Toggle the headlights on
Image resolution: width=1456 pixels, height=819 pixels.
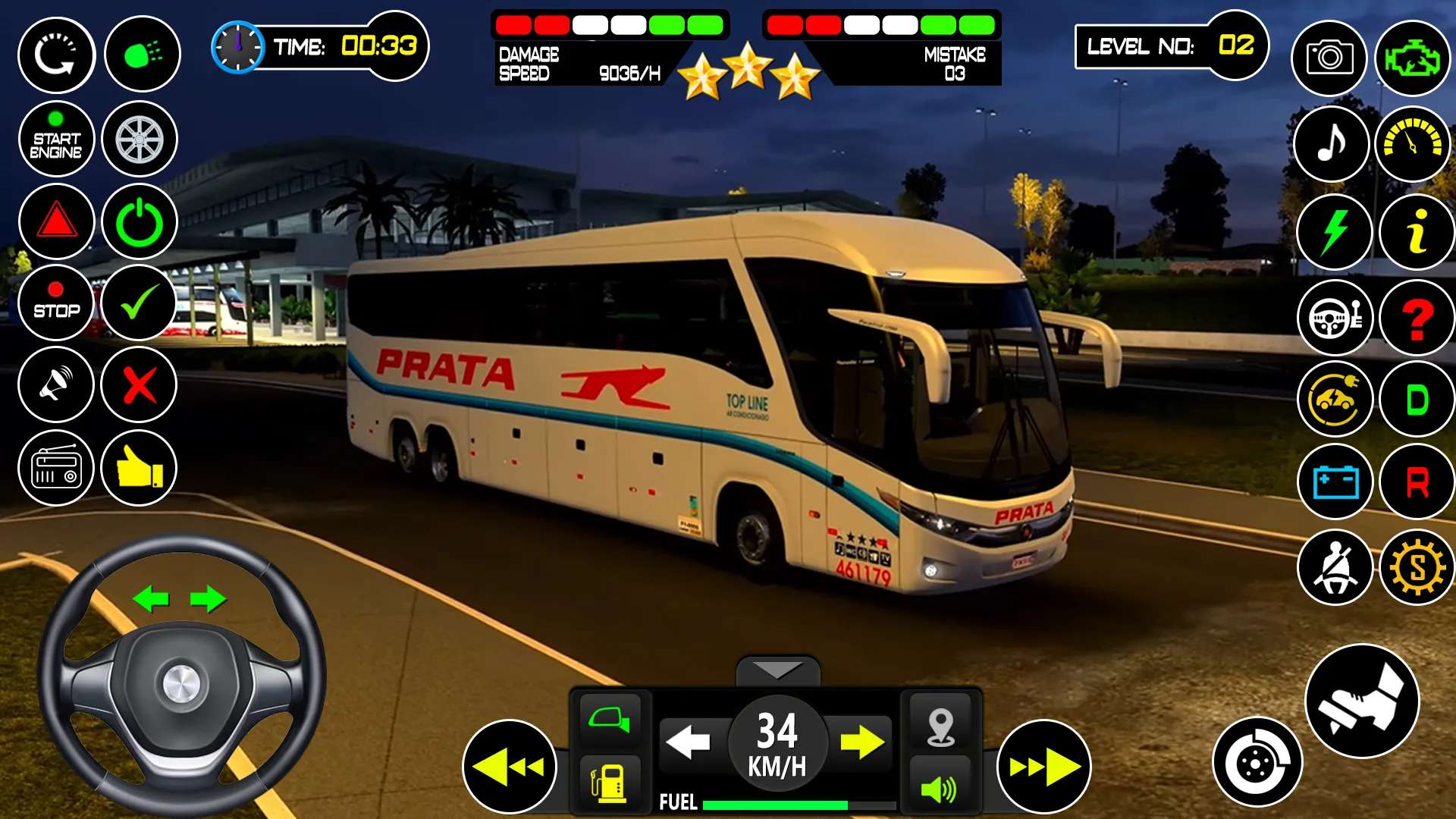[141, 55]
